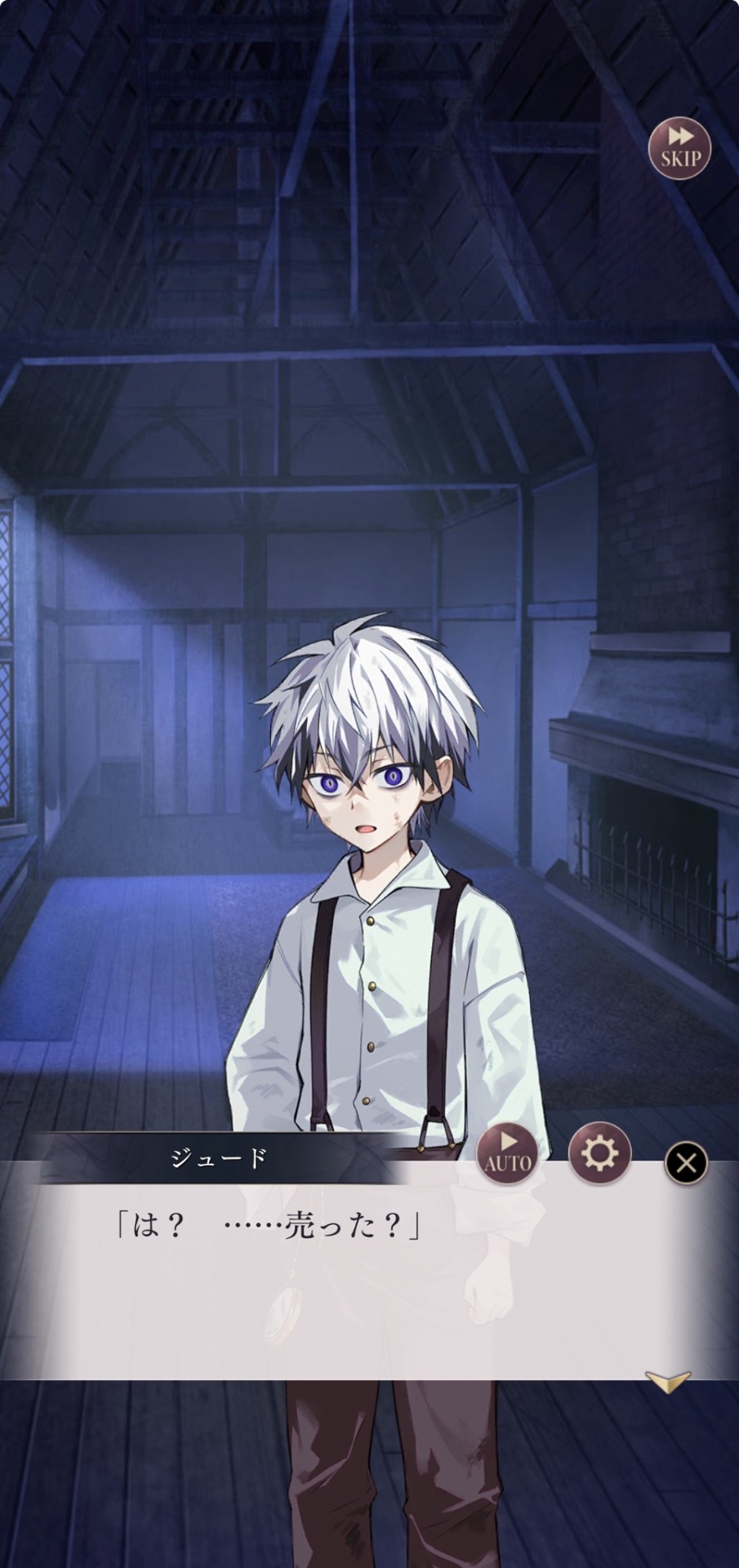Skip the story scene with SKIP
This screenshot has height=1568, width=739.
(x=679, y=148)
